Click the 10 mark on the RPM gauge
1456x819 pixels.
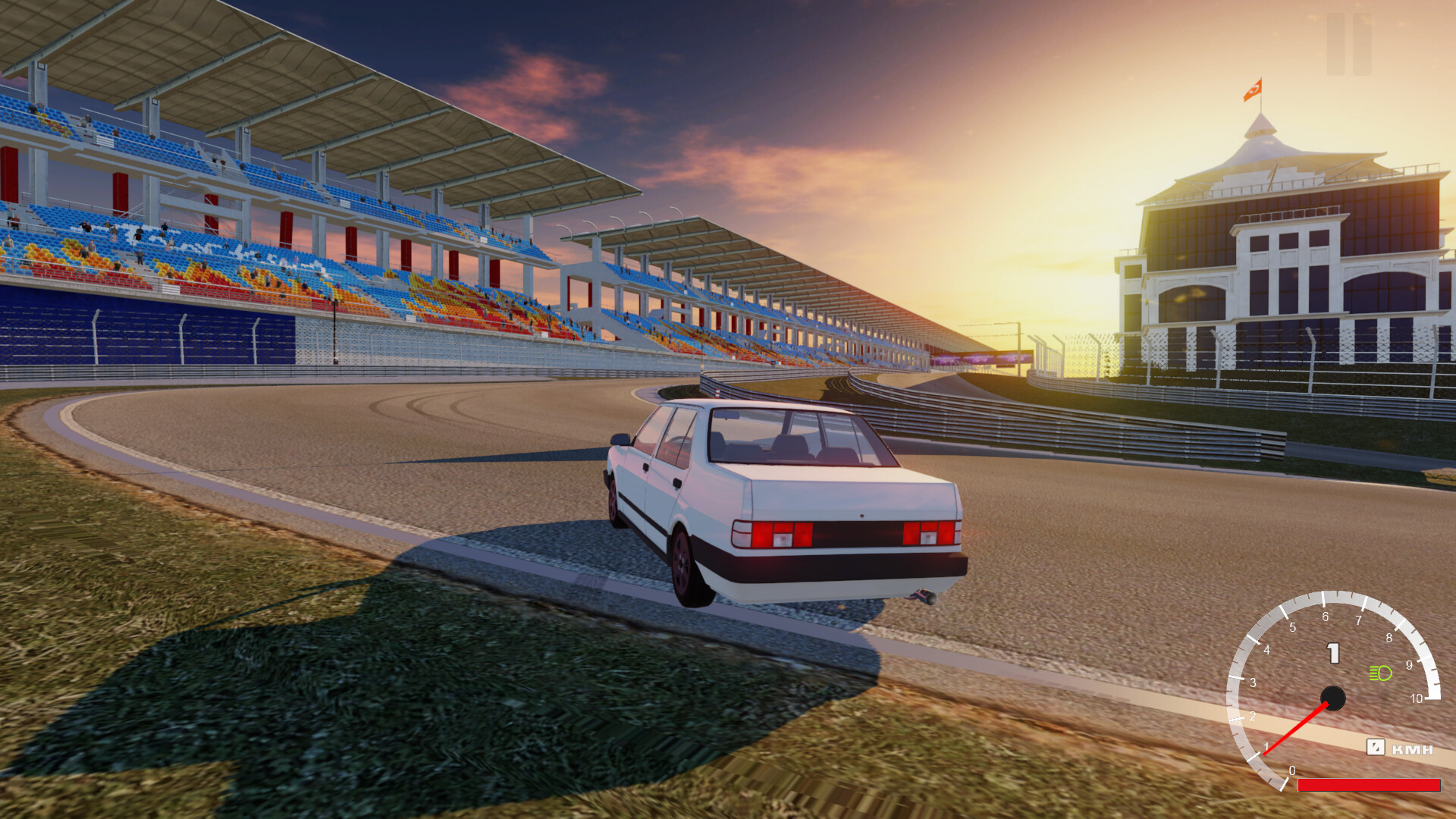tap(1417, 698)
